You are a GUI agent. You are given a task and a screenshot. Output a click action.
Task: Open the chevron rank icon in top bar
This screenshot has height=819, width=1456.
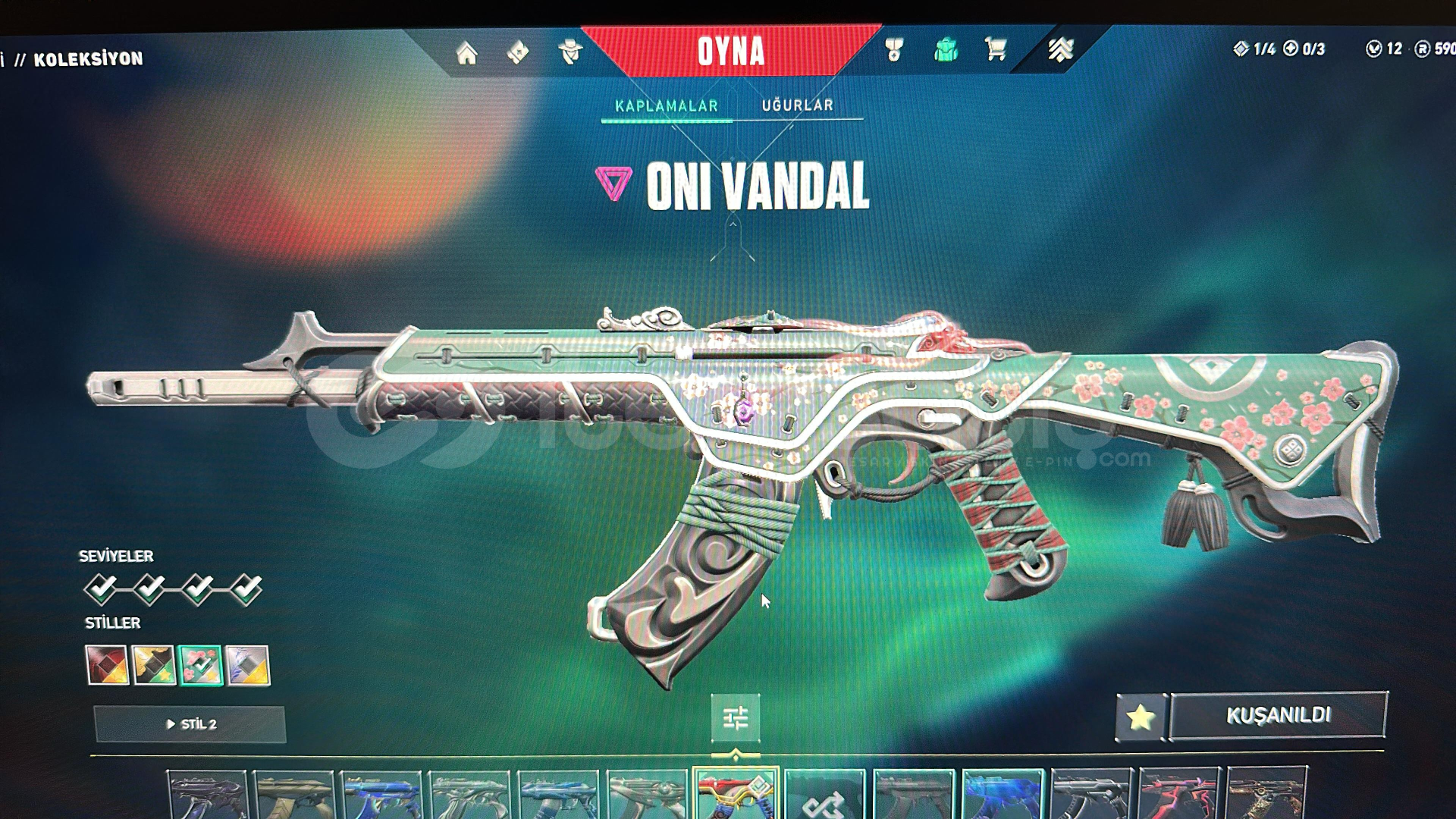point(1060,50)
